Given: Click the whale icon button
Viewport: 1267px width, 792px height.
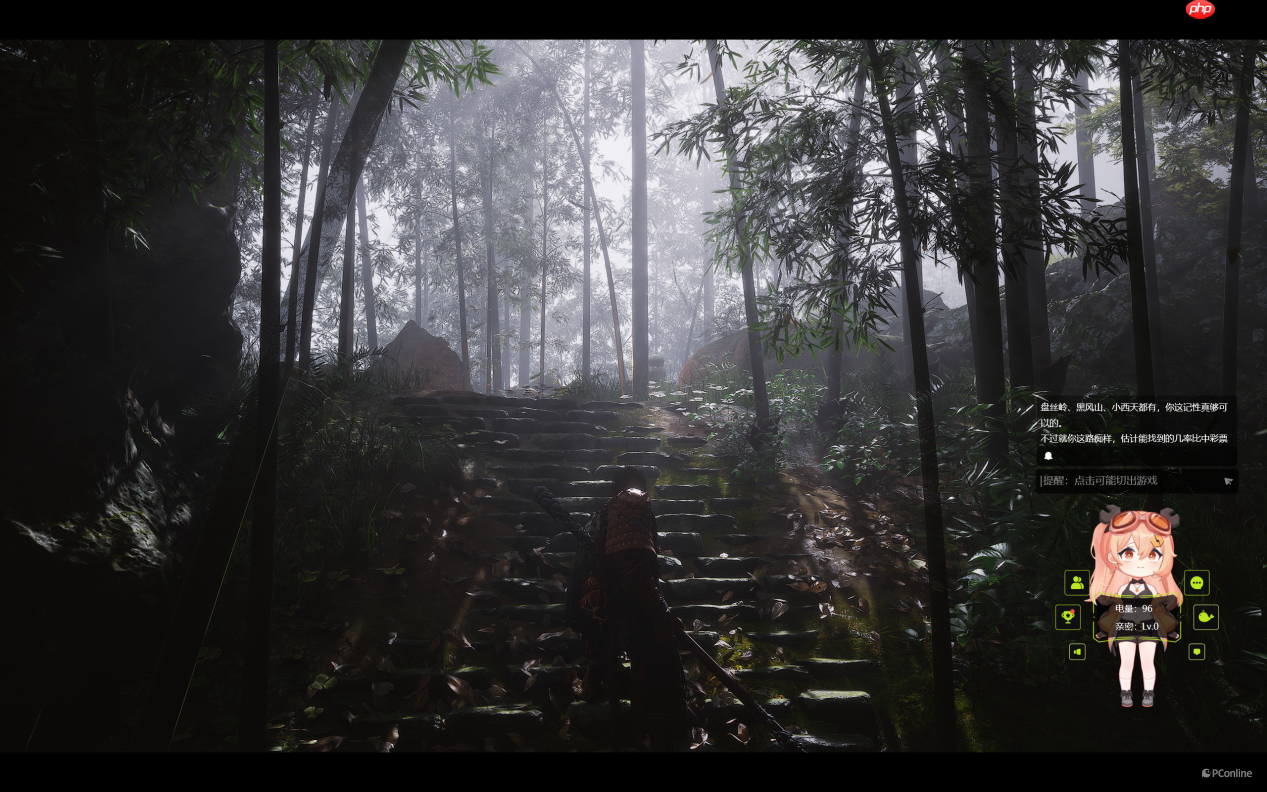Looking at the screenshot, I should pyautogui.click(x=1206, y=616).
